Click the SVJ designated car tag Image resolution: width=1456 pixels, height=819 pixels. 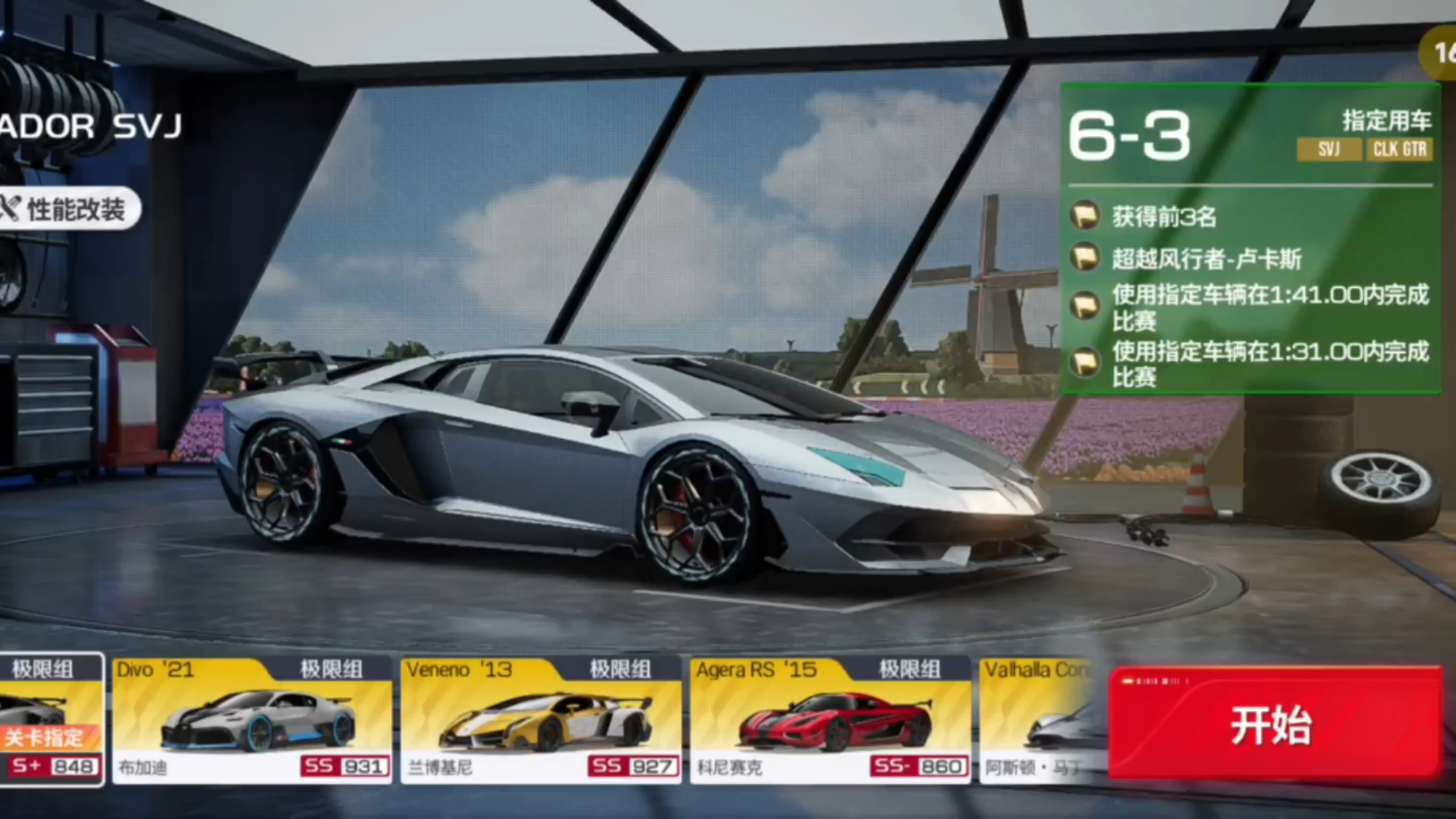point(1329,150)
